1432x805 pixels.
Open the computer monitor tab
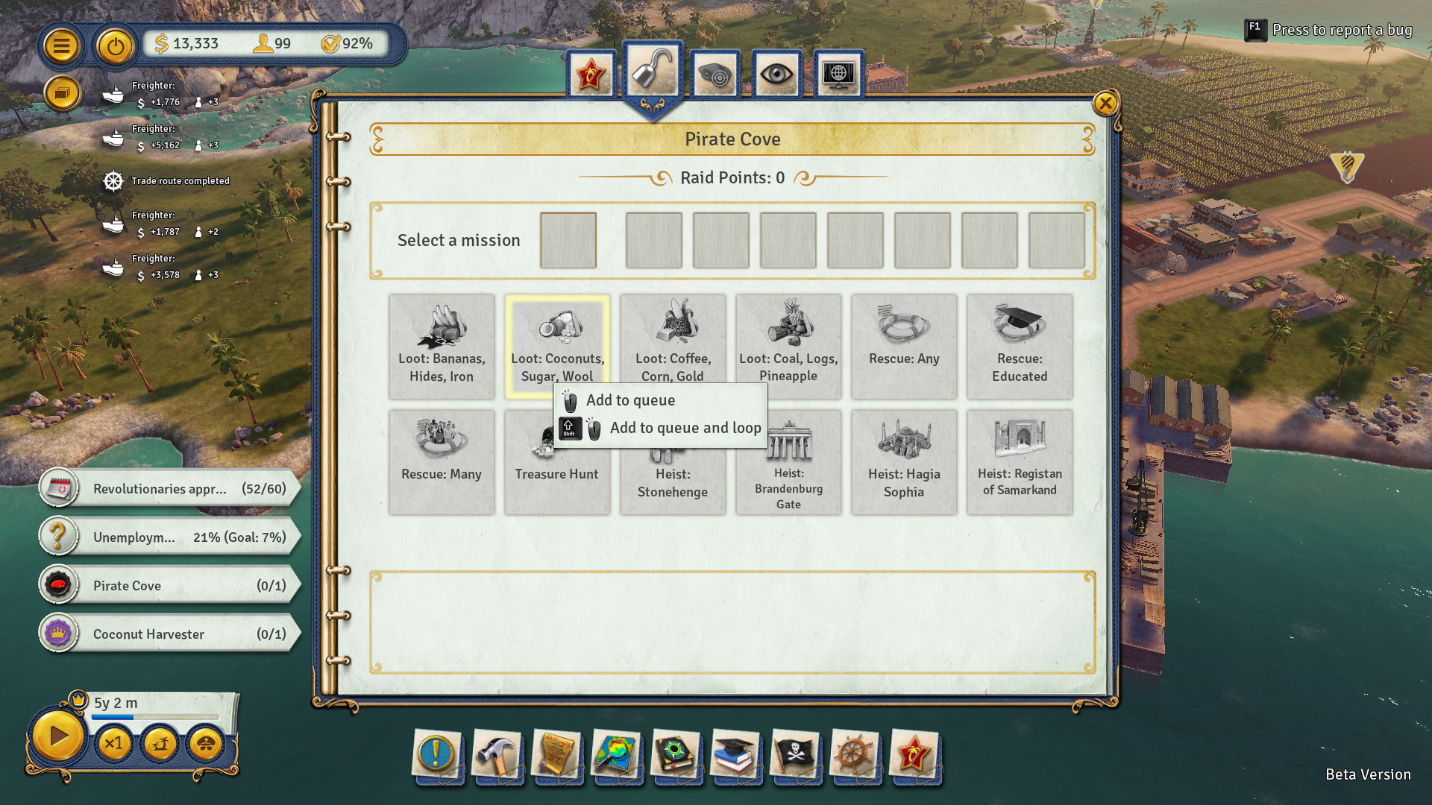coord(838,74)
